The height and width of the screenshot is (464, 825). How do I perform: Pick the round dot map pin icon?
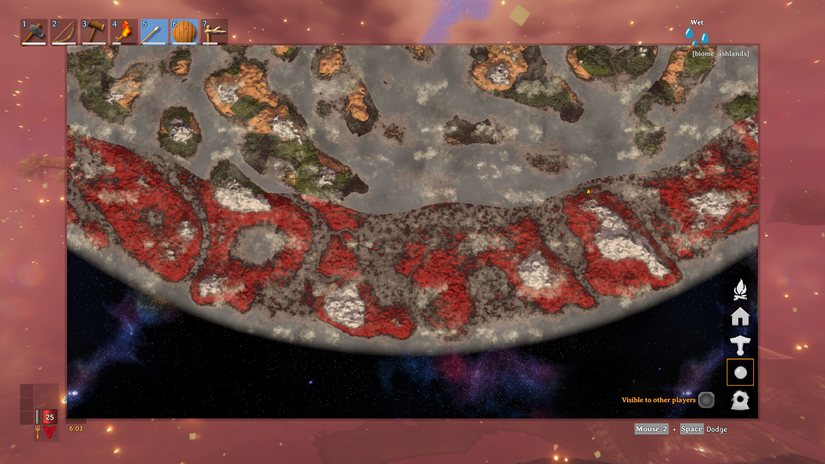740,373
